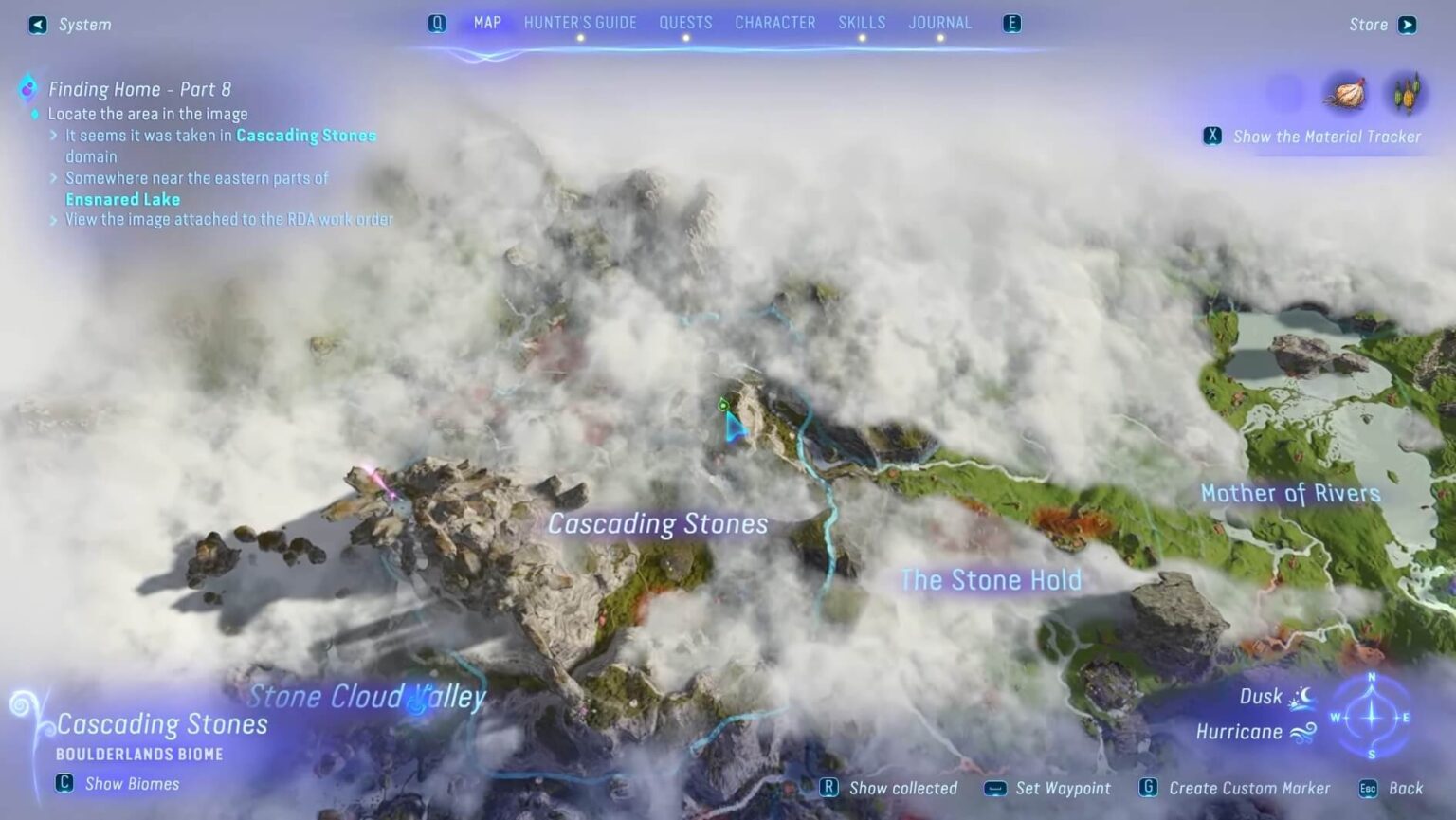Click the onion-like material tracker icon
Image resolution: width=1456 pixels, height=820 pixels.
point(1347,93)
